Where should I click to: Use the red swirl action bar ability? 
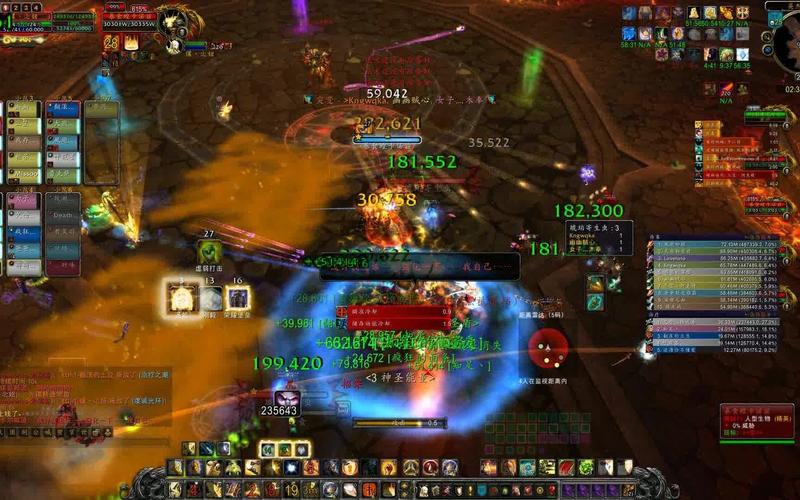[431, 467]
